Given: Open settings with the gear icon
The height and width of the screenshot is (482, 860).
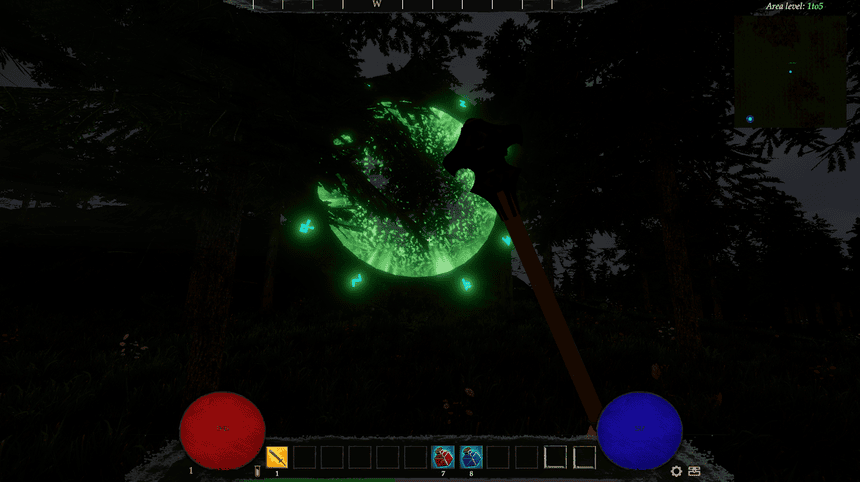Looking at the screenshot, I should coord(676,471).
